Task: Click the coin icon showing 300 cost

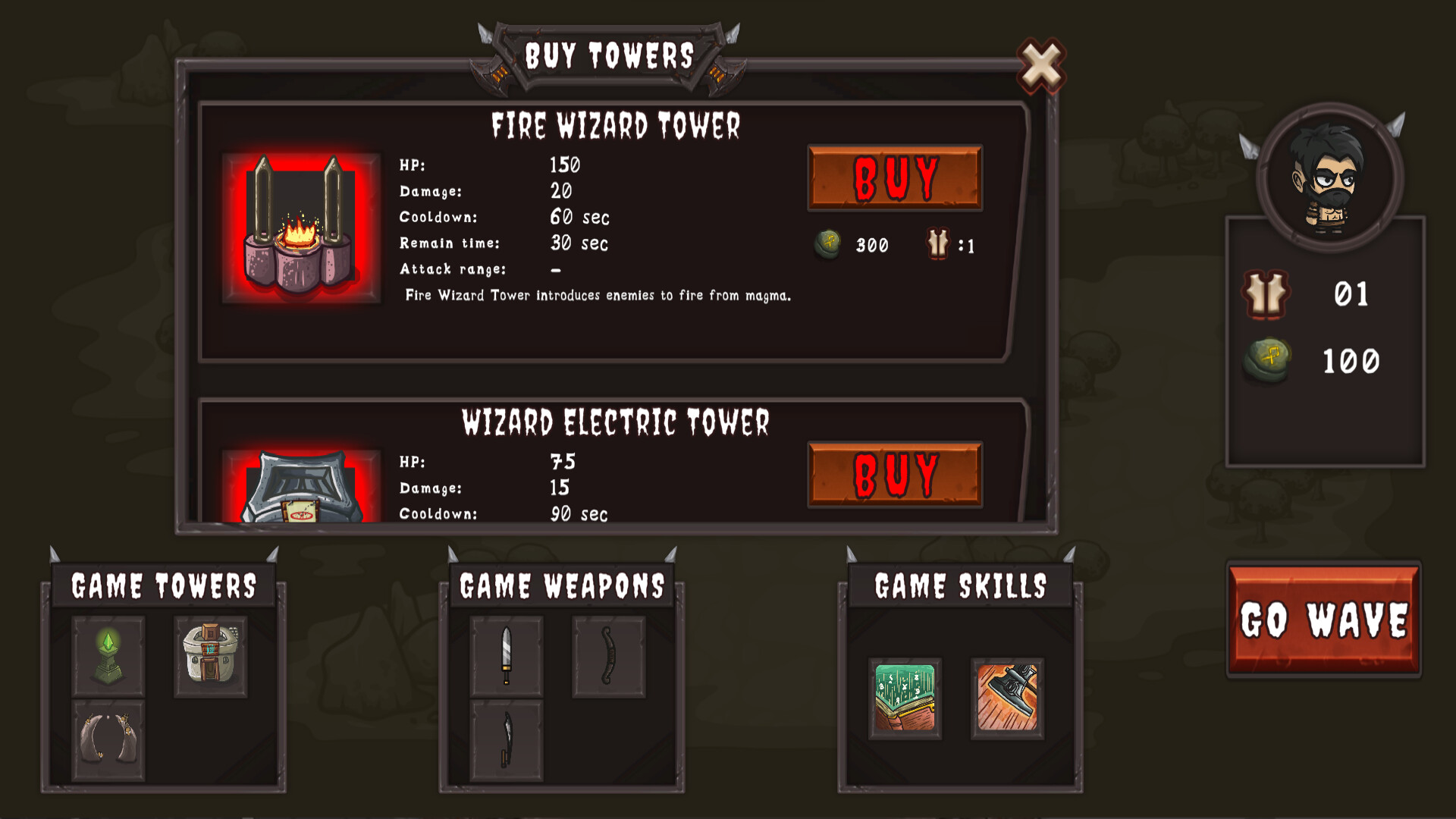Action: (827, 244)
